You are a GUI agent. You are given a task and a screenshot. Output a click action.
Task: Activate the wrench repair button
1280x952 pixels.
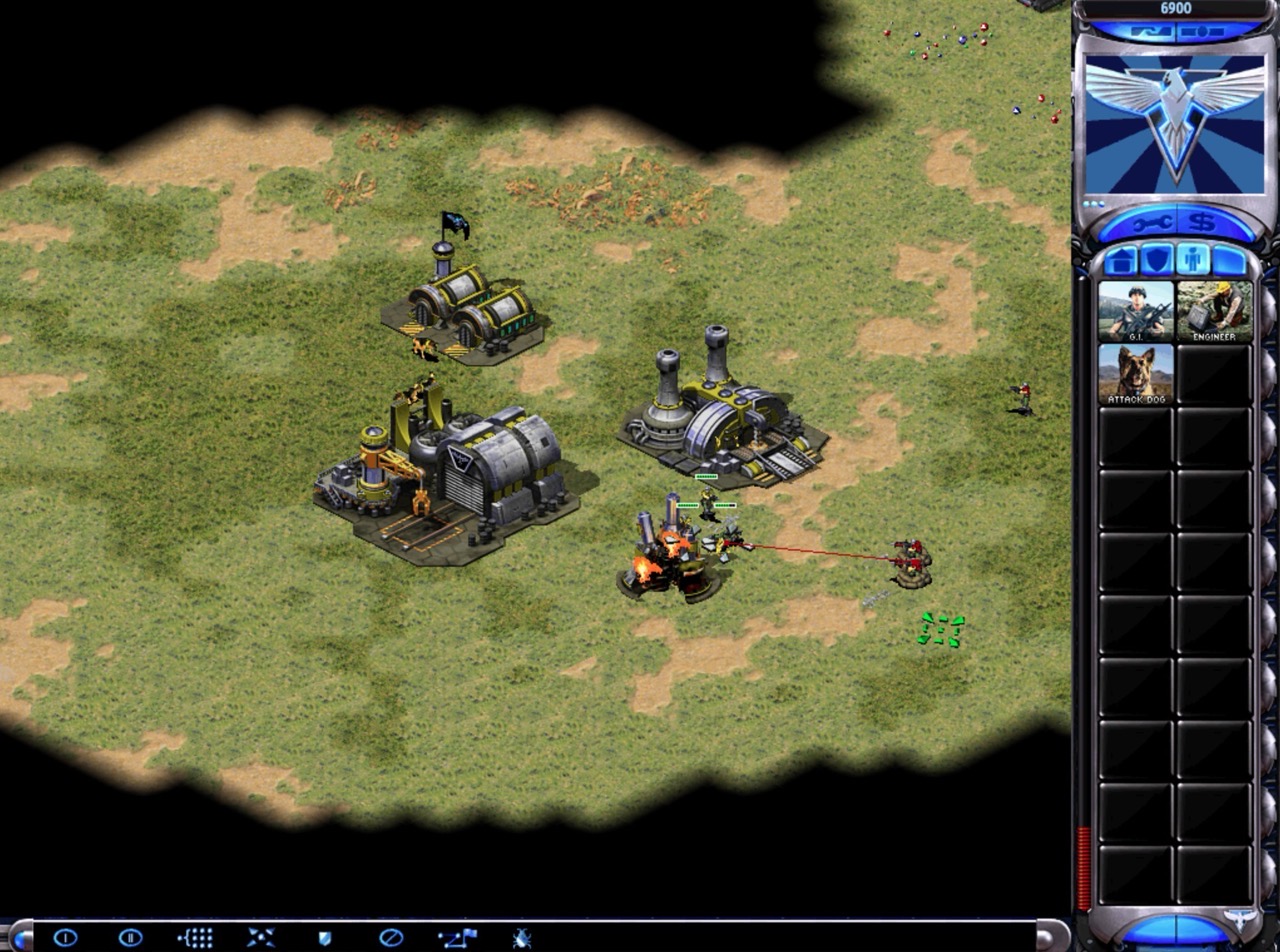tap(1151, 222)
